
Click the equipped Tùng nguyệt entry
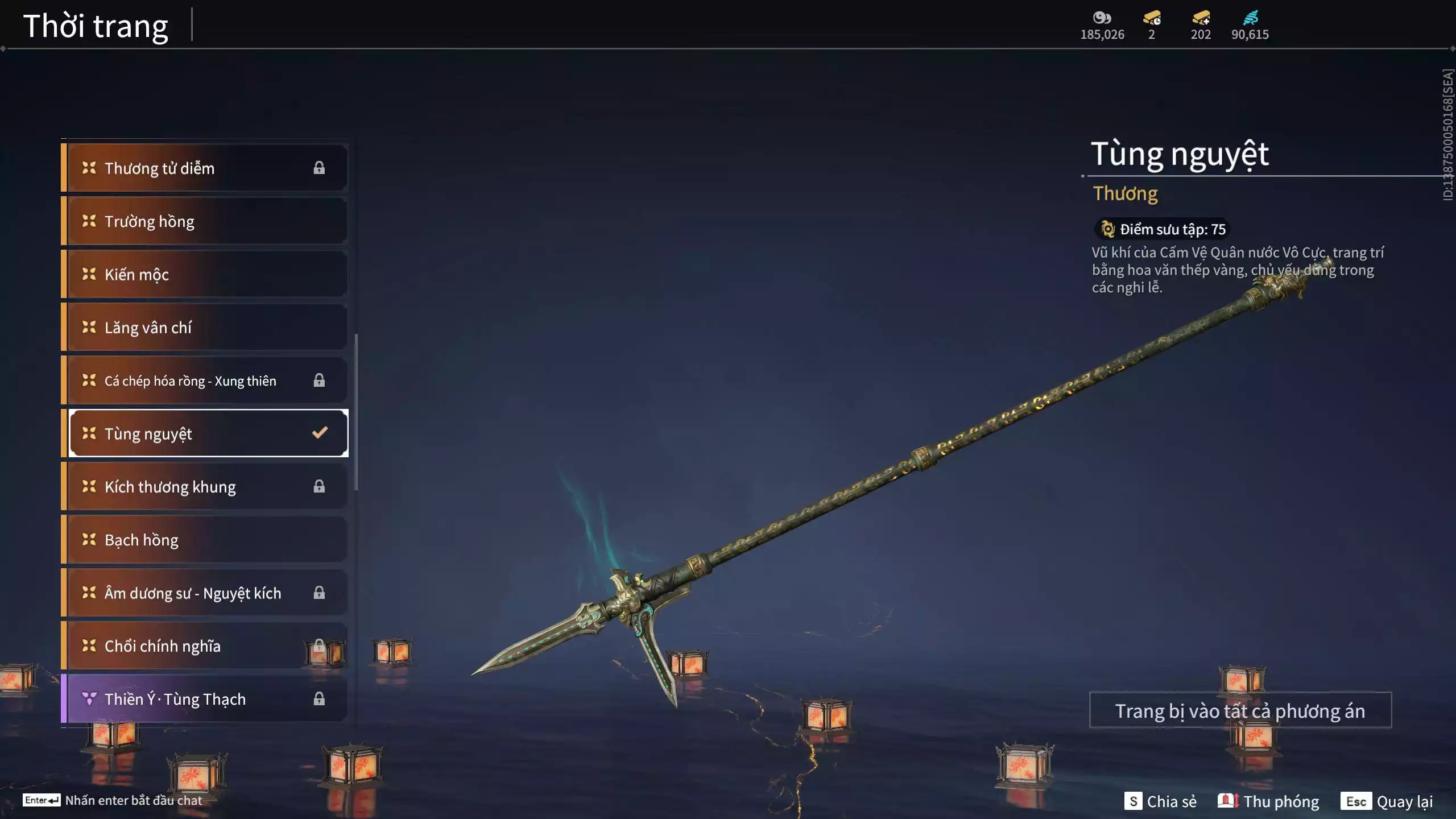click(x=208, y=433)
